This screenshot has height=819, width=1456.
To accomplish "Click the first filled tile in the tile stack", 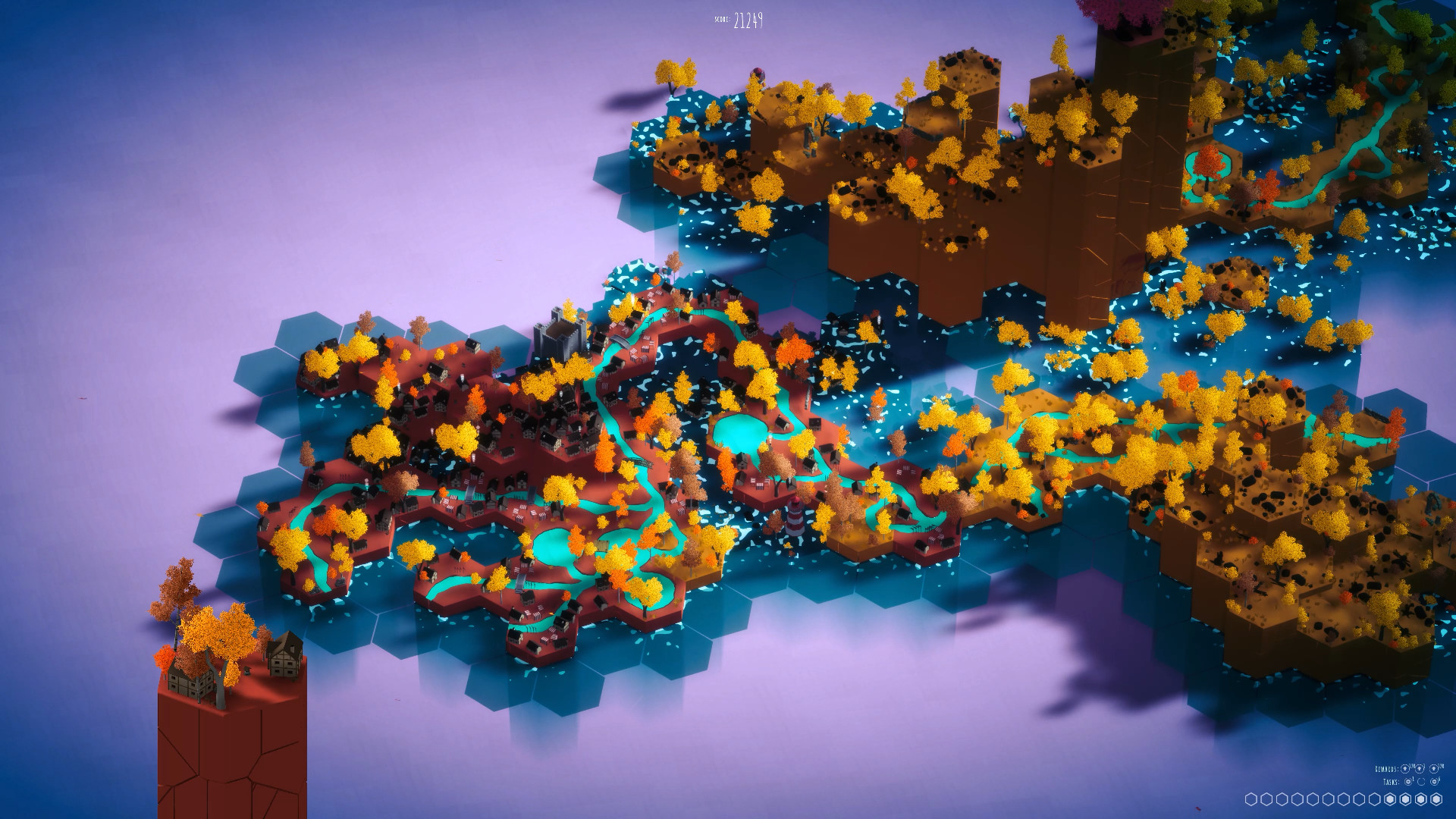I will pos(1389,801).
